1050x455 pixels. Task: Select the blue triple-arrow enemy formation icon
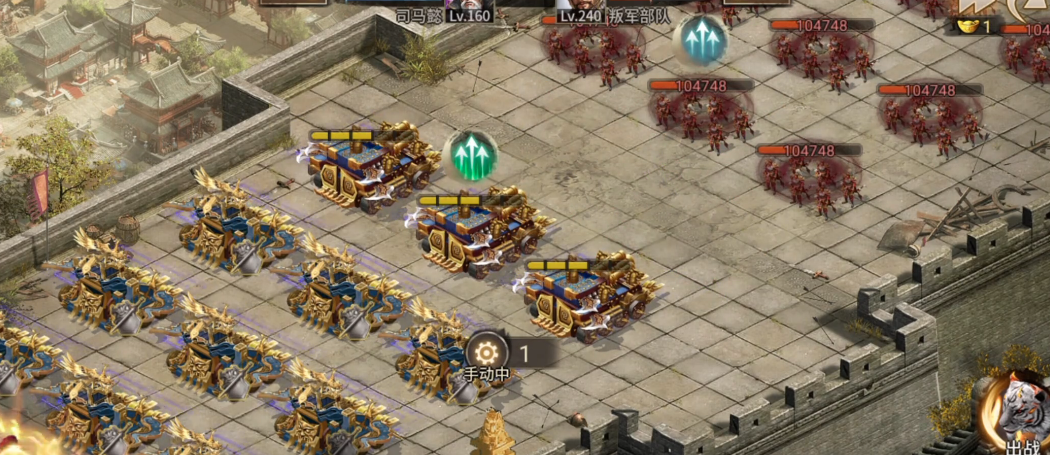tap(700, 40)
